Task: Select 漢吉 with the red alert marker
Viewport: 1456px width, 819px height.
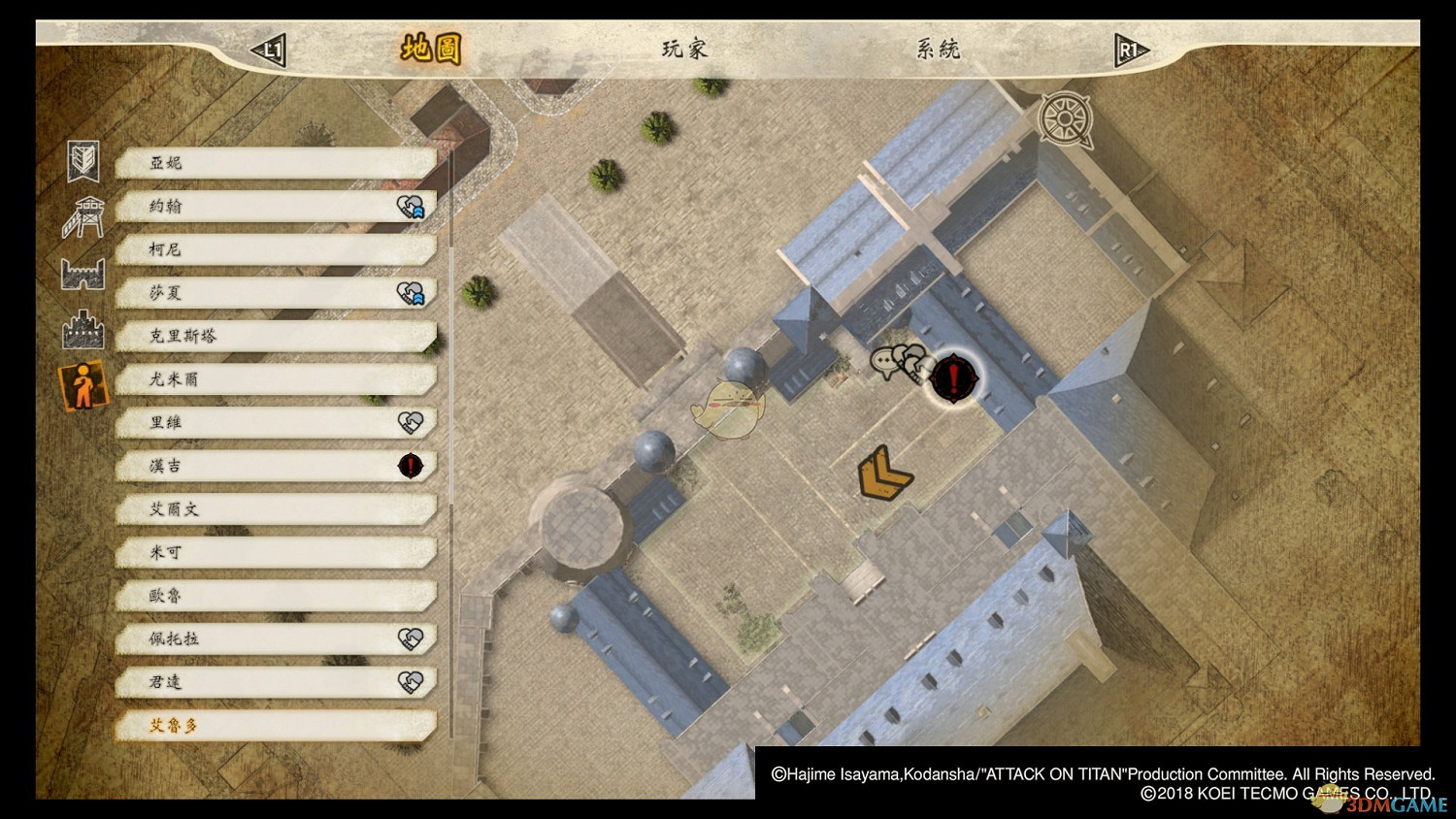Action: (x=276, y=466)
